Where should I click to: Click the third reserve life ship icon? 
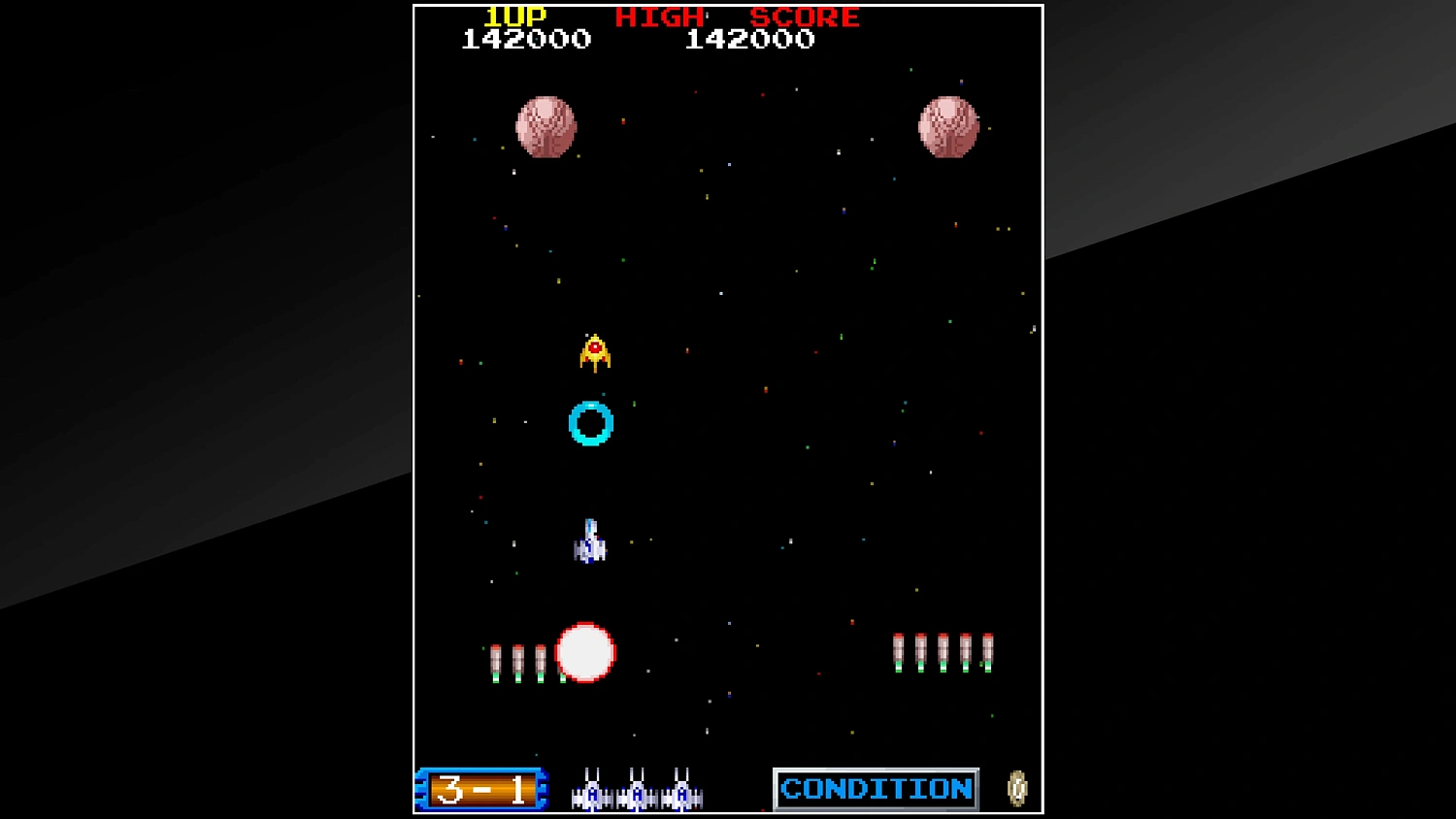coord(682,795)
